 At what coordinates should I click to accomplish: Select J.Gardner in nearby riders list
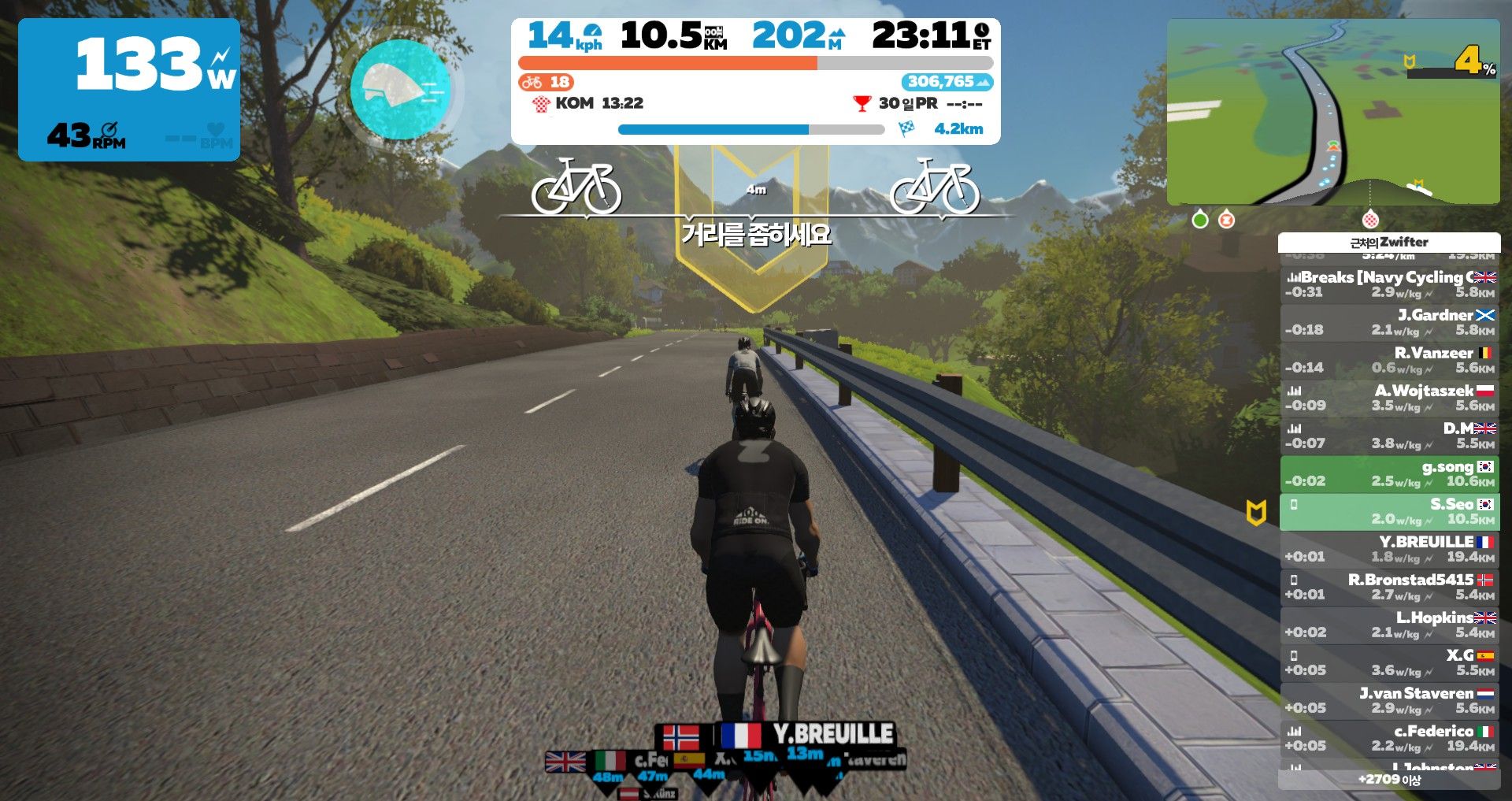[1389, 322]
